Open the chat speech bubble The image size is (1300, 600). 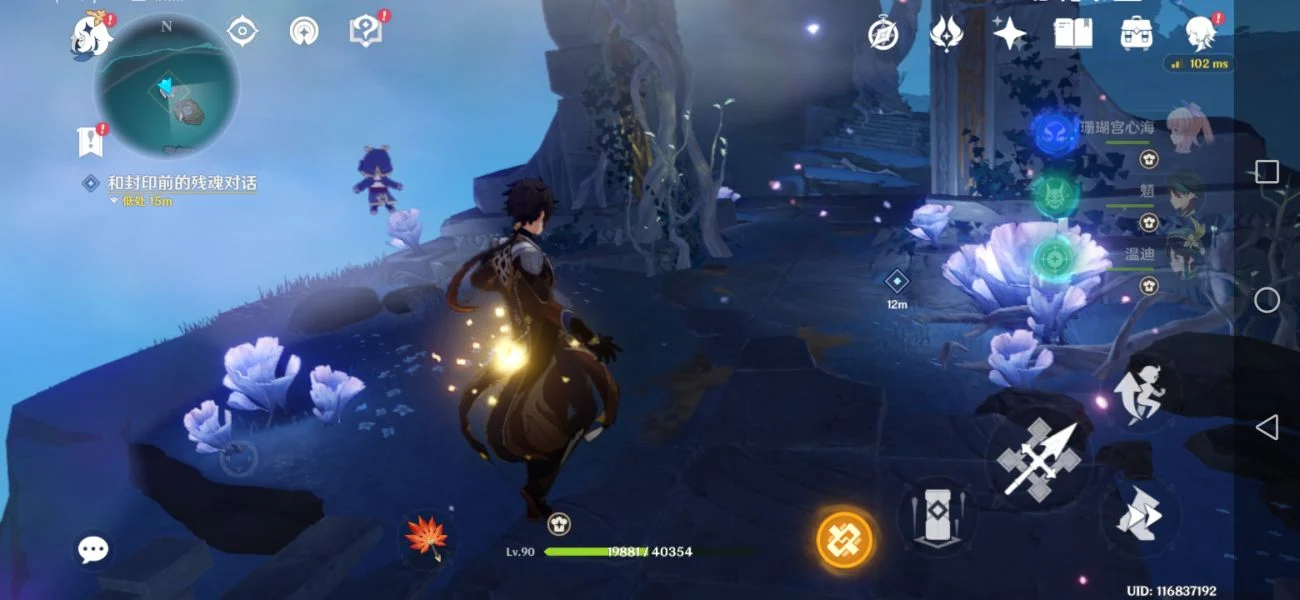(x=94, y=548)
